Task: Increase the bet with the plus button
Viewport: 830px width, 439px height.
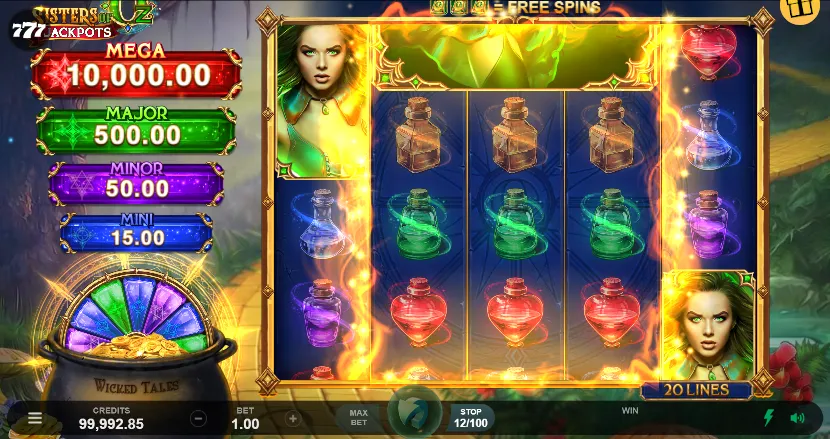Action: tap(293, 419)
